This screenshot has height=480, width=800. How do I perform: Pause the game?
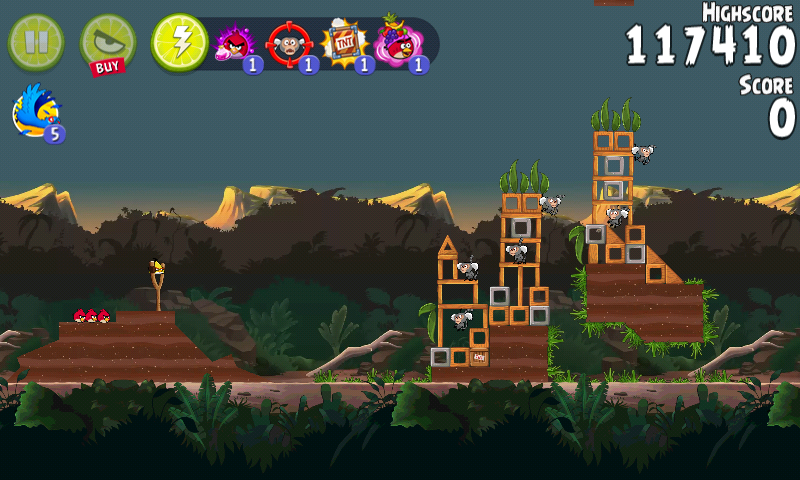tap(35, 42)
